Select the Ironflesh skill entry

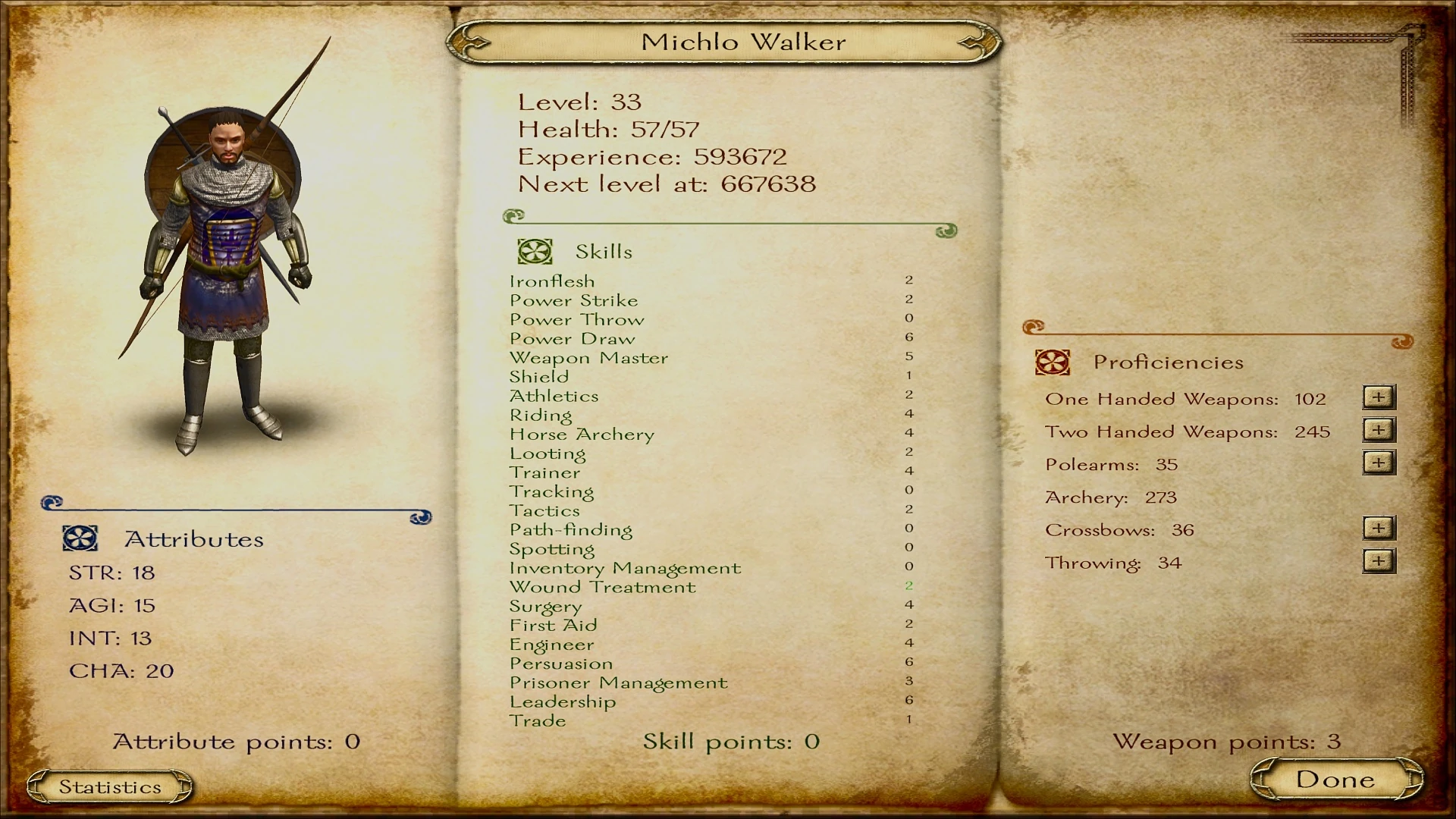click(x=551, y=281)
